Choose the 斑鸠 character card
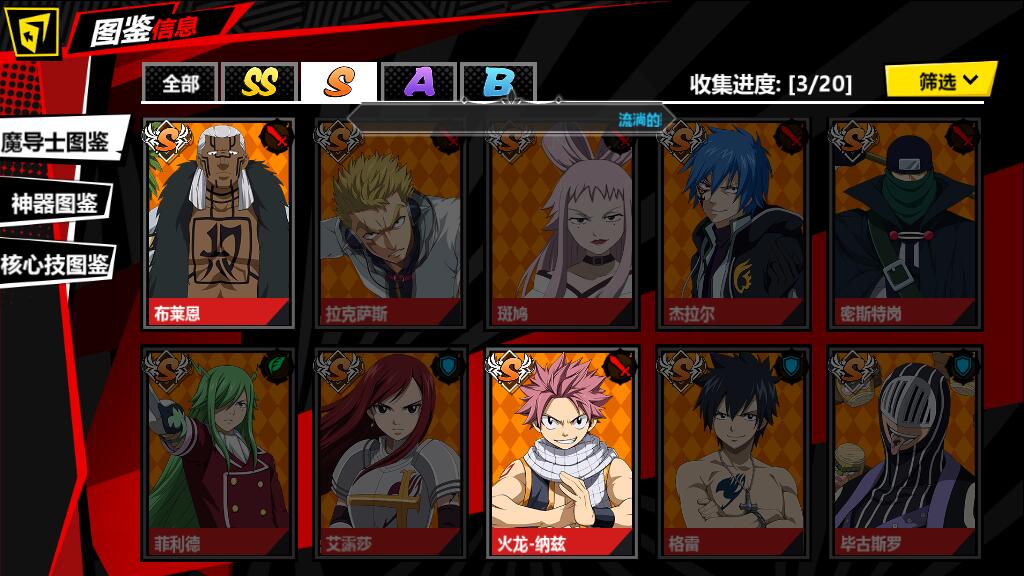1024x576 pixels. [562, 223]
